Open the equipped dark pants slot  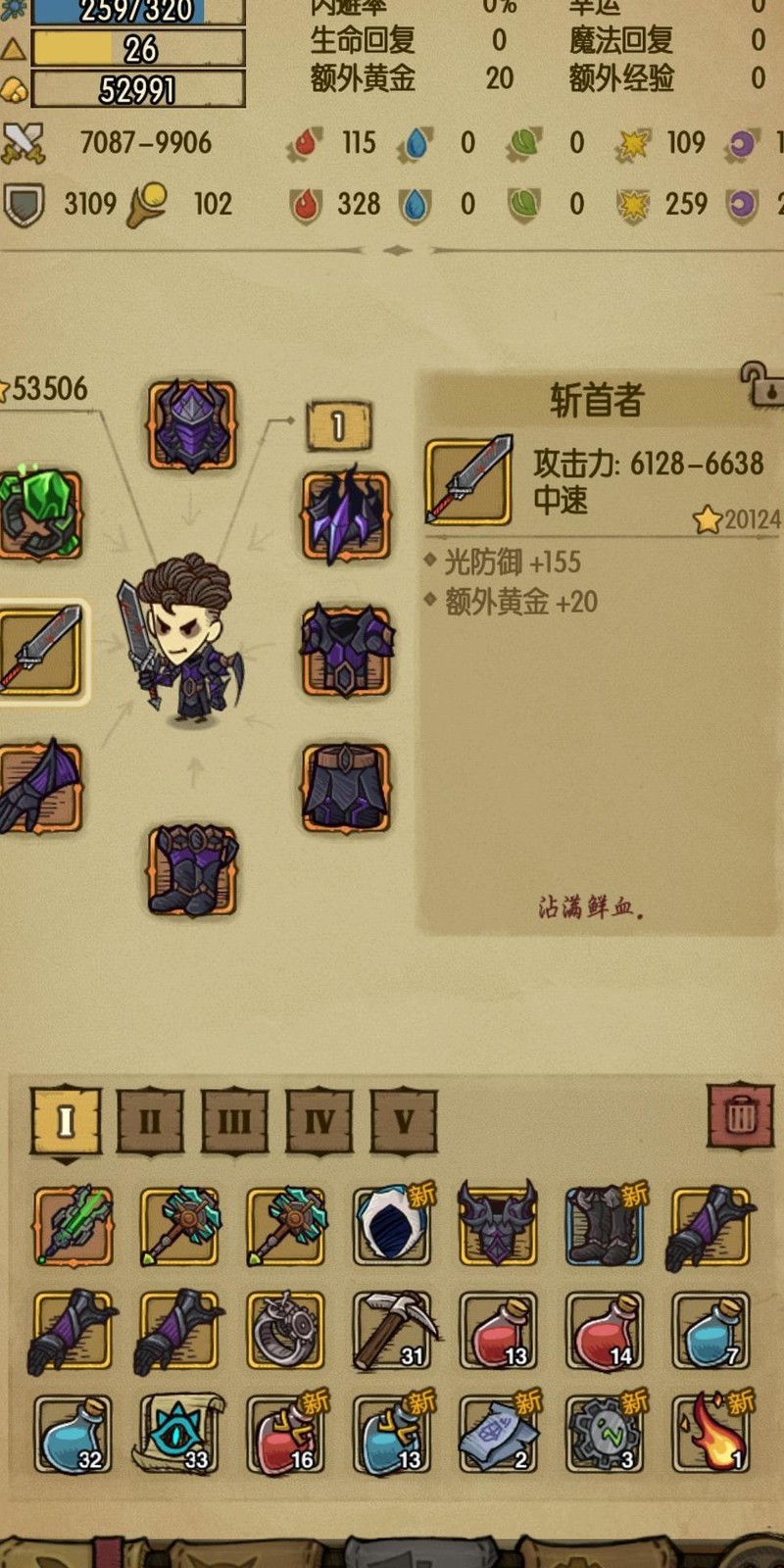(346, 788)
